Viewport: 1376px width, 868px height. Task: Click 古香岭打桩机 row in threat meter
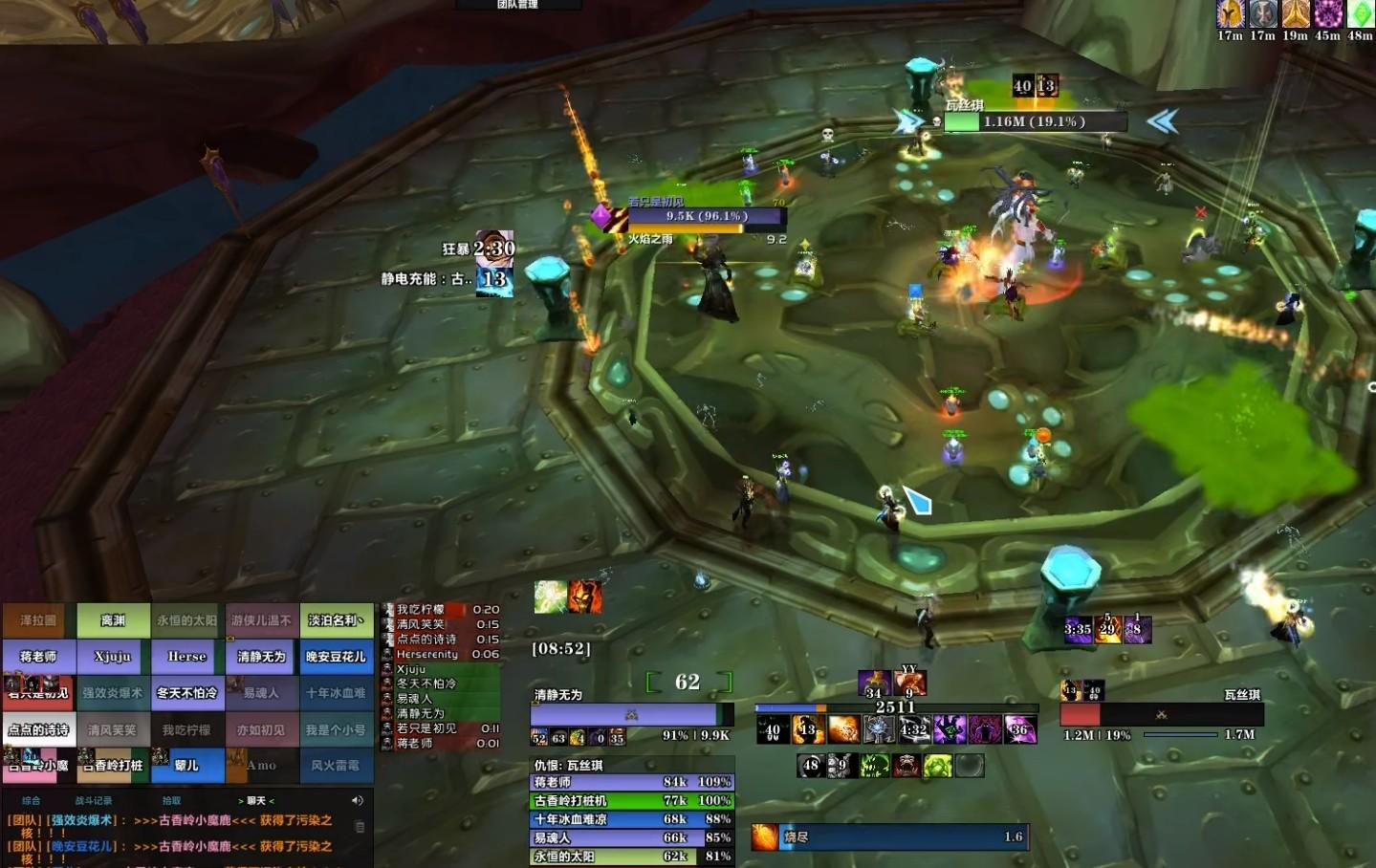pyautogui.click(x=632, y=801)
